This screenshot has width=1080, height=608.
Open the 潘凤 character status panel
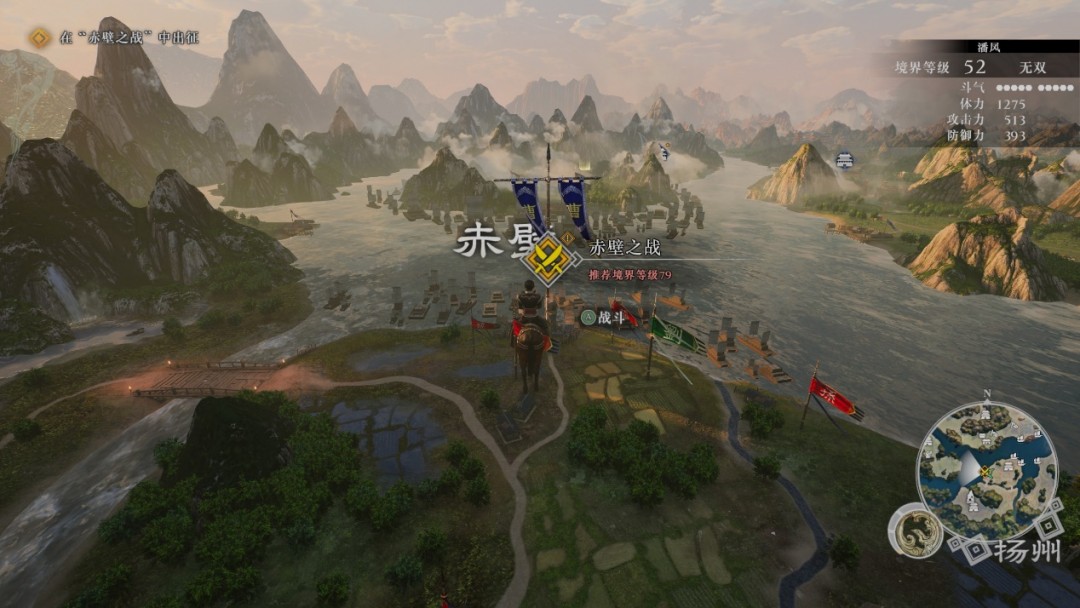977,92
